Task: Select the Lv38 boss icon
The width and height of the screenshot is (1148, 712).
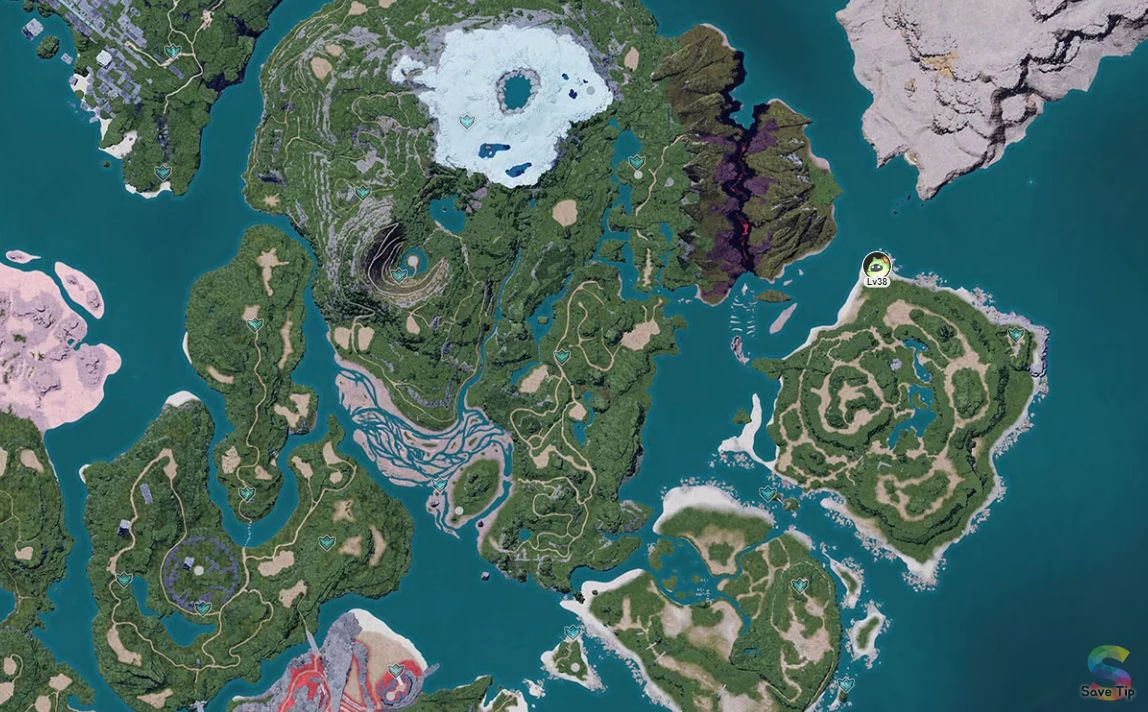Action: tap(877, 266)
